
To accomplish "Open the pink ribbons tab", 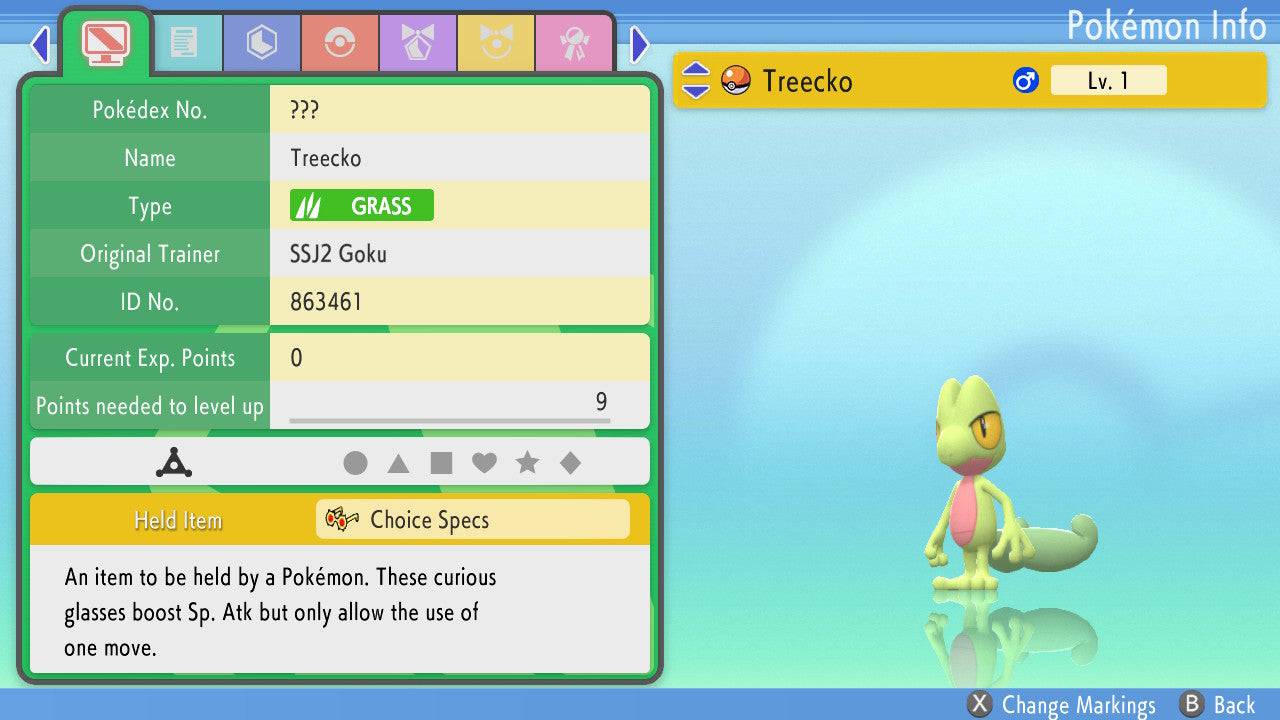I will (x=573, y=43).
